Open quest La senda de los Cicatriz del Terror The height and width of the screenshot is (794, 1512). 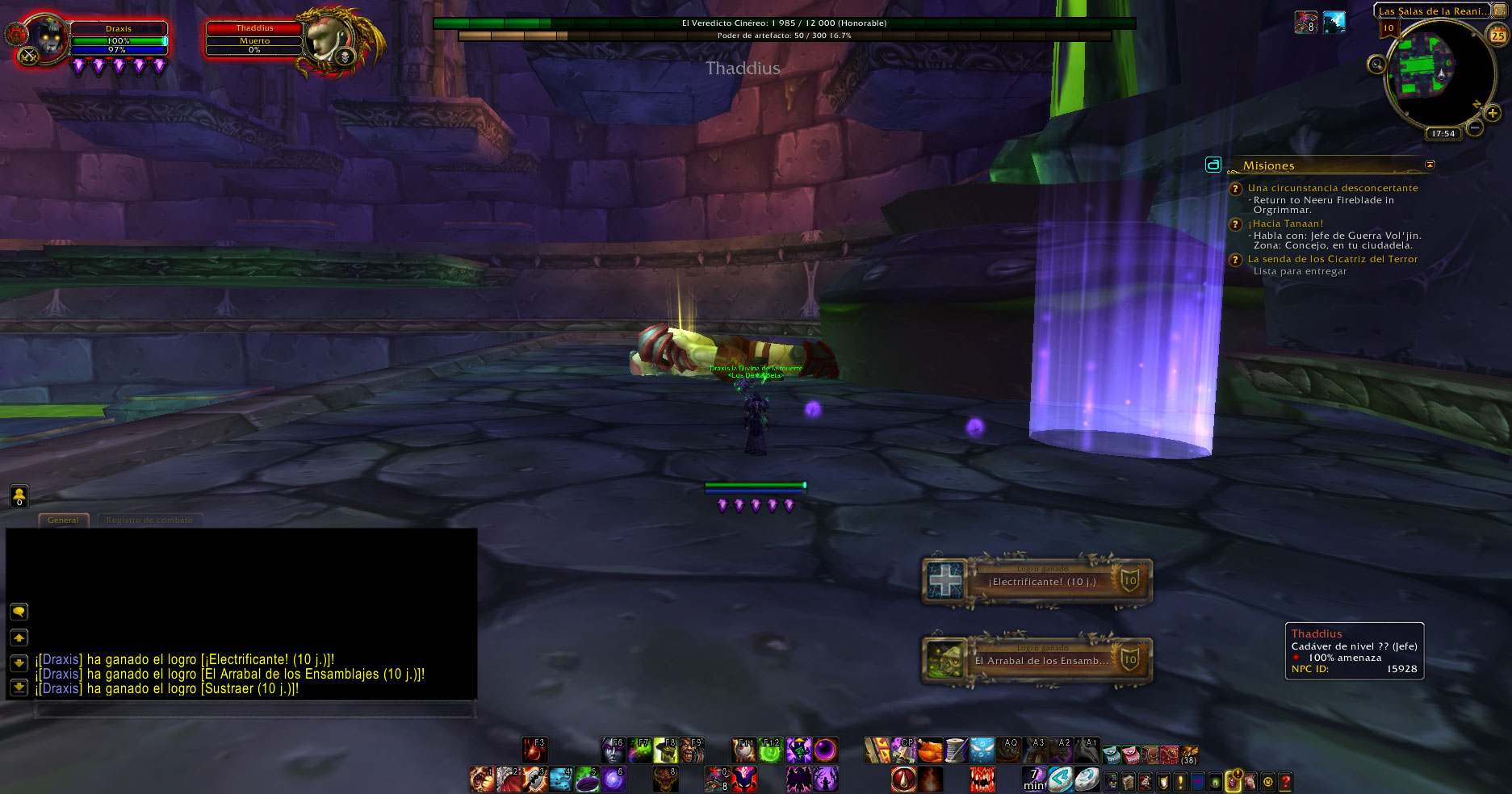click(x=1332, y=259)
